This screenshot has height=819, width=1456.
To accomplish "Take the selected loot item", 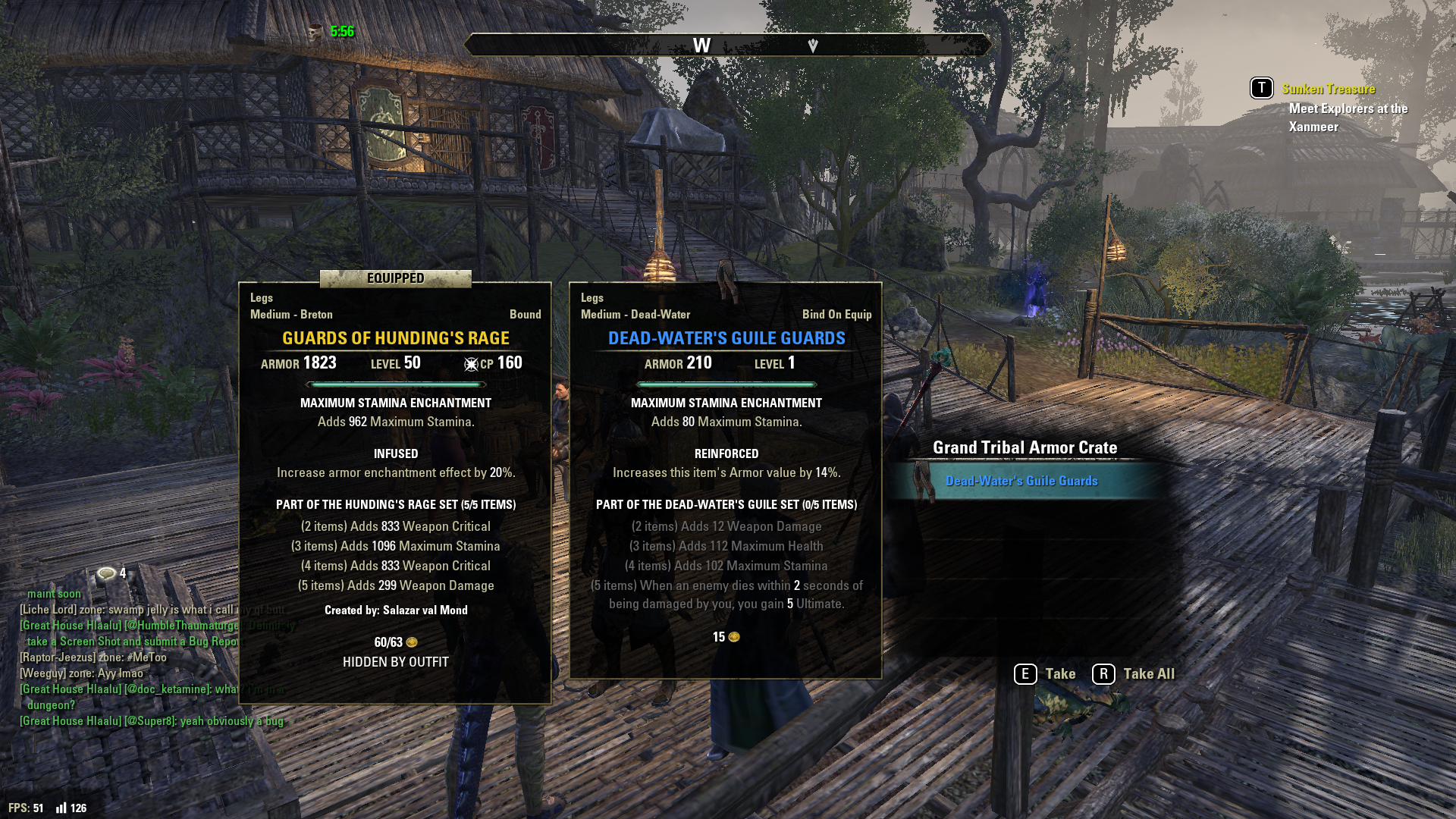I will pyautogui.click(x=1045, y=673).
